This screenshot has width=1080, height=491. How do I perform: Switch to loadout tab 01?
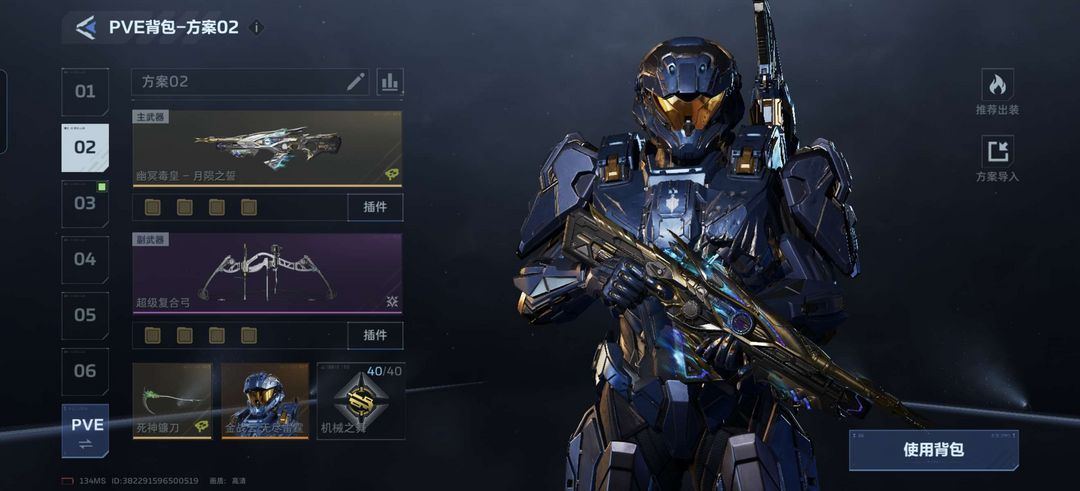pos(85,92)
